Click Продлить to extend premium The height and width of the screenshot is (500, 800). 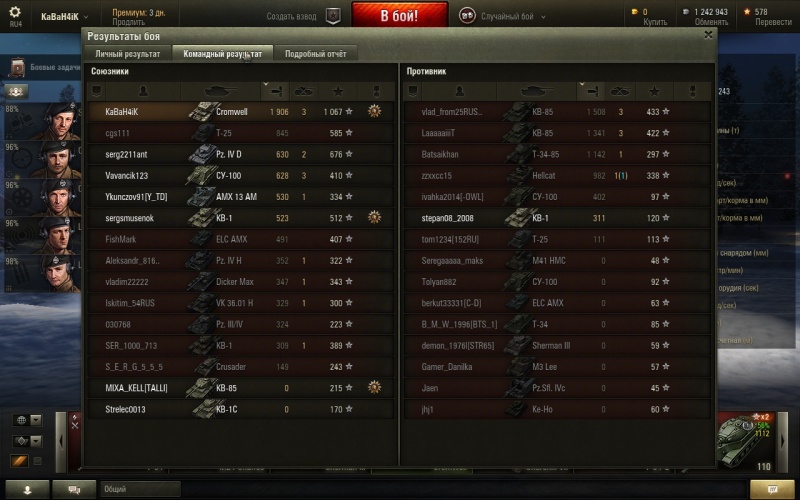coord(128,22)
